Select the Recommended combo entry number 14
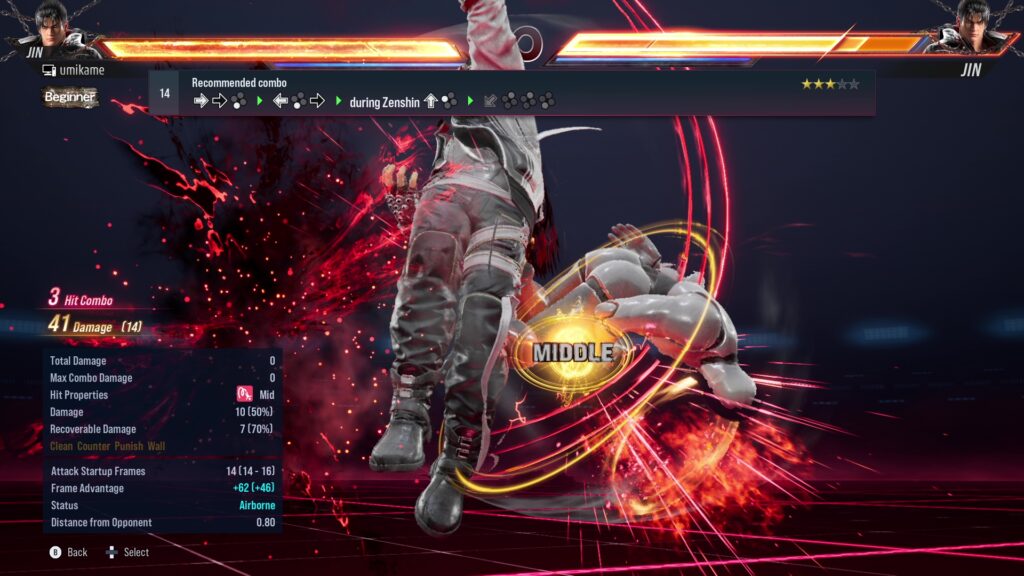The width and height of the screenshot is (1024, 576). click(x=165, y=92)
